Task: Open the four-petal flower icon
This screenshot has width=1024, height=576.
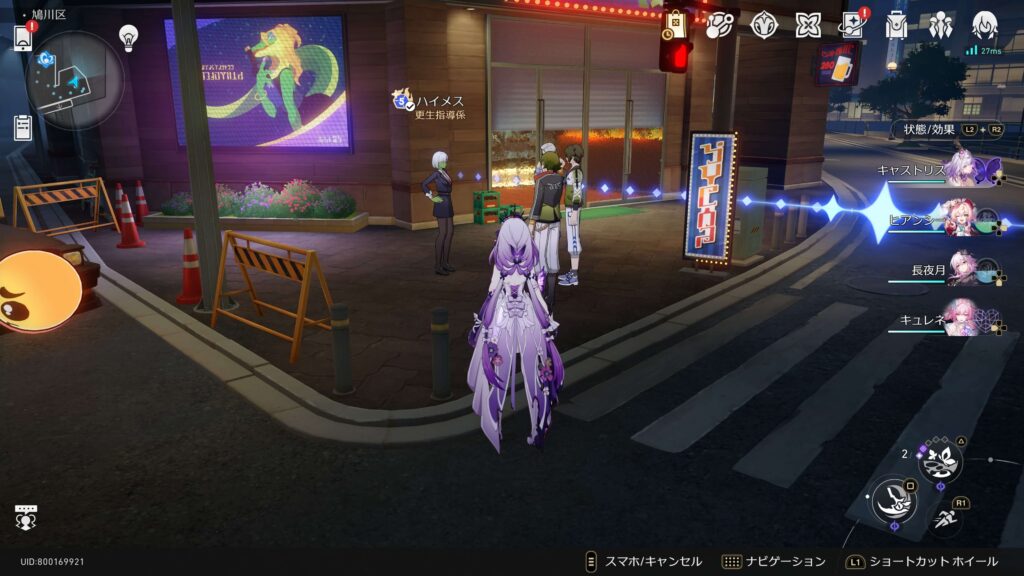Action: [x=808, y=25]
